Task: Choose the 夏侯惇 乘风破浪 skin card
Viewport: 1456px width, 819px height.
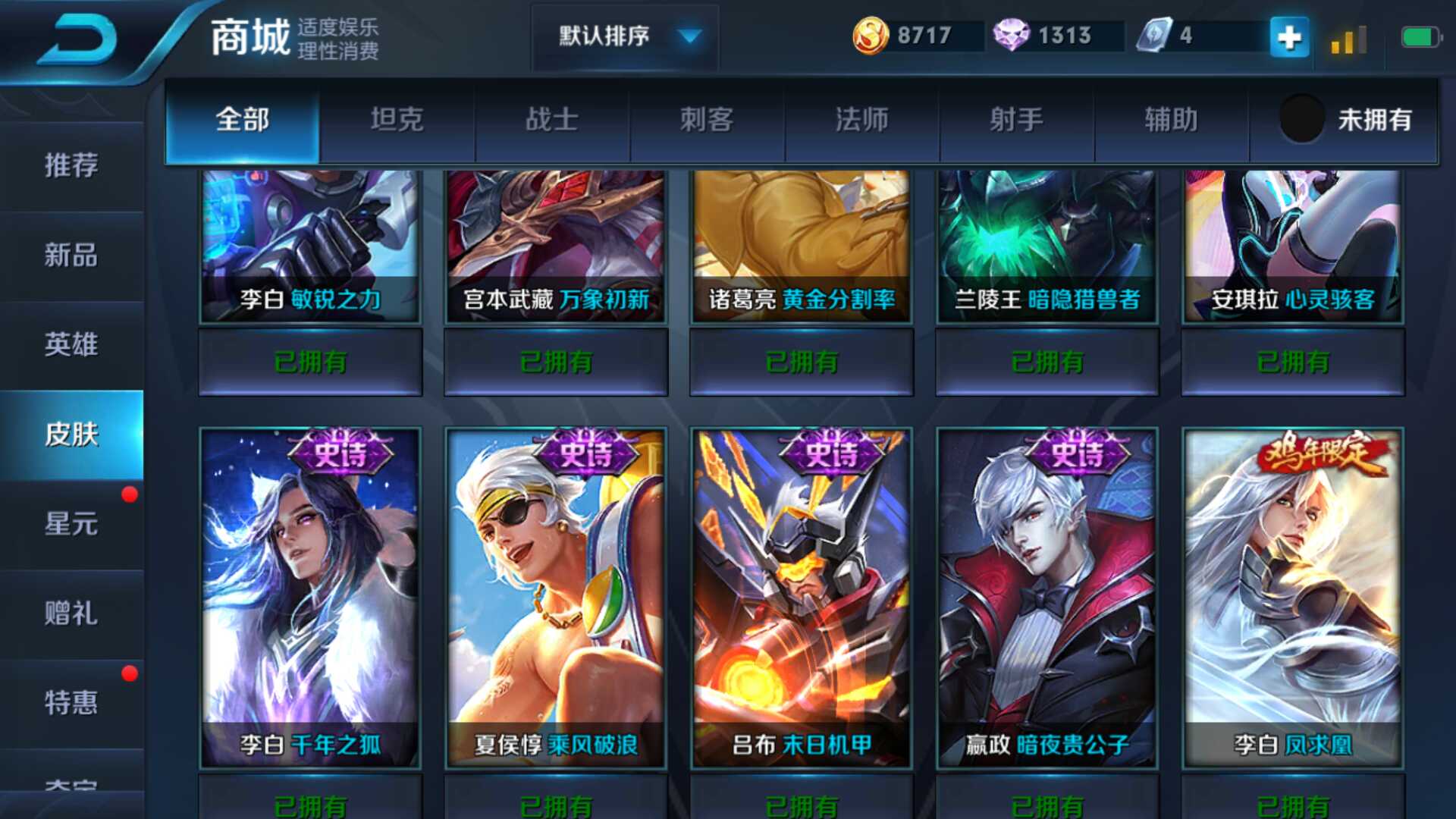Action: point(556,597)
